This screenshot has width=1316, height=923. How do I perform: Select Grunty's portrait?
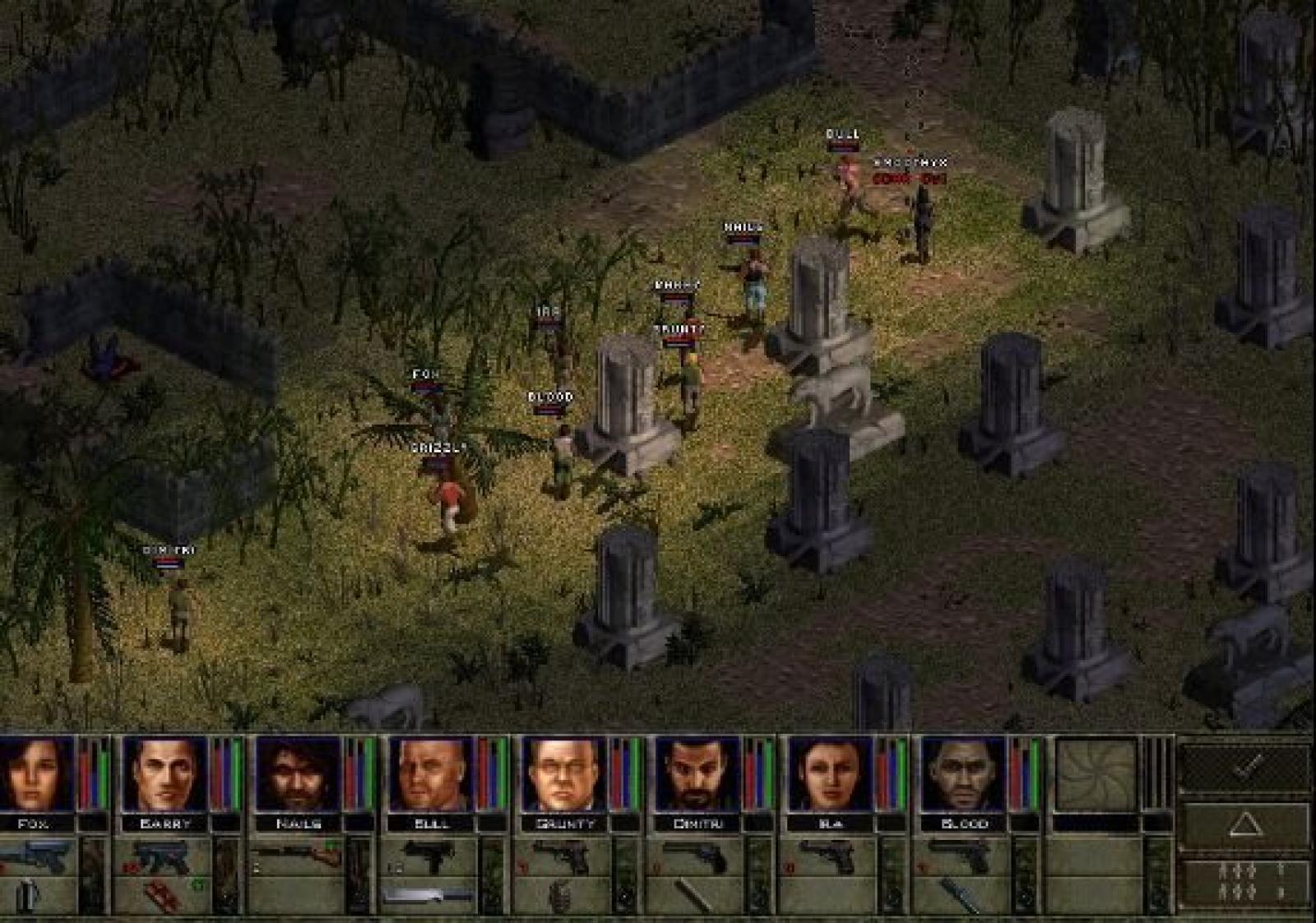(x=564, y=773)
